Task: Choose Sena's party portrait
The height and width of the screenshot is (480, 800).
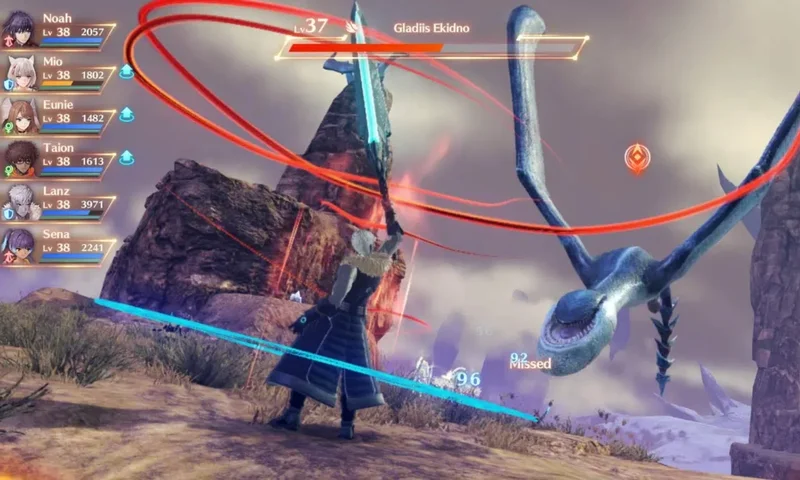Action: pyautogui.click(x=23, y=245)
